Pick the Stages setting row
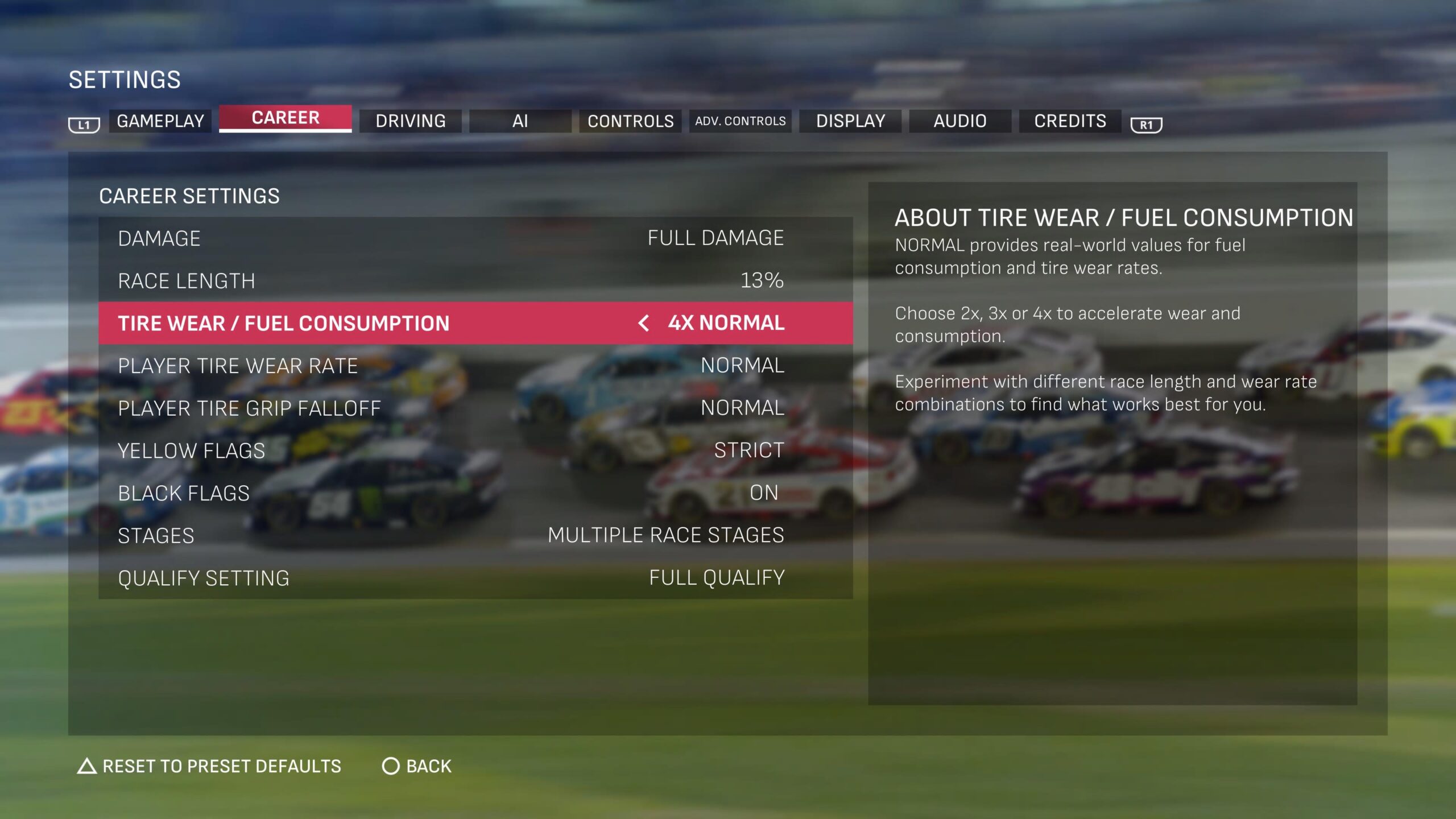This screenshot has width=1456, height=819. [475, 535]
